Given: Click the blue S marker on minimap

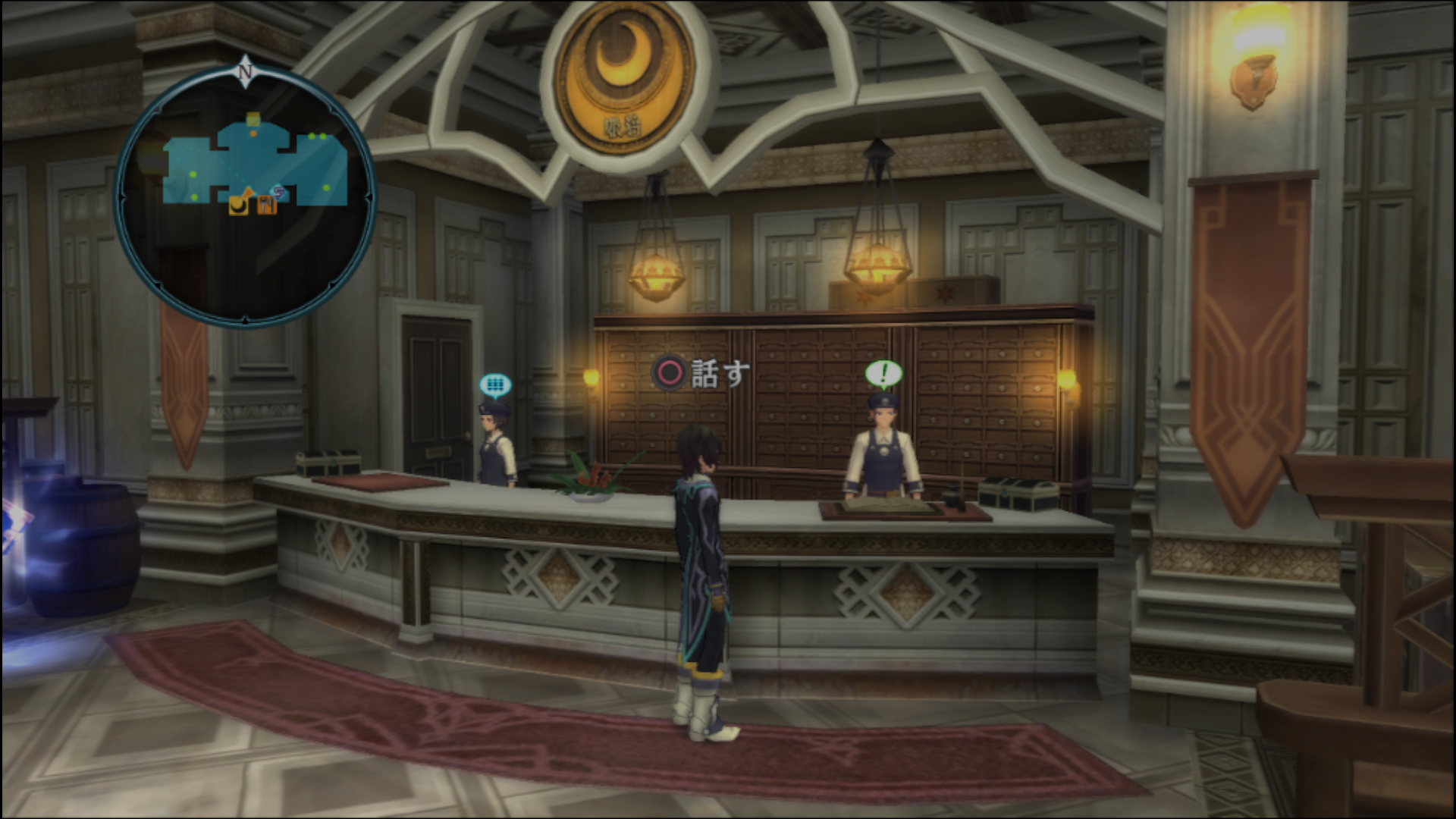Looking at the screenshot, I should click(x=278, y=192).
